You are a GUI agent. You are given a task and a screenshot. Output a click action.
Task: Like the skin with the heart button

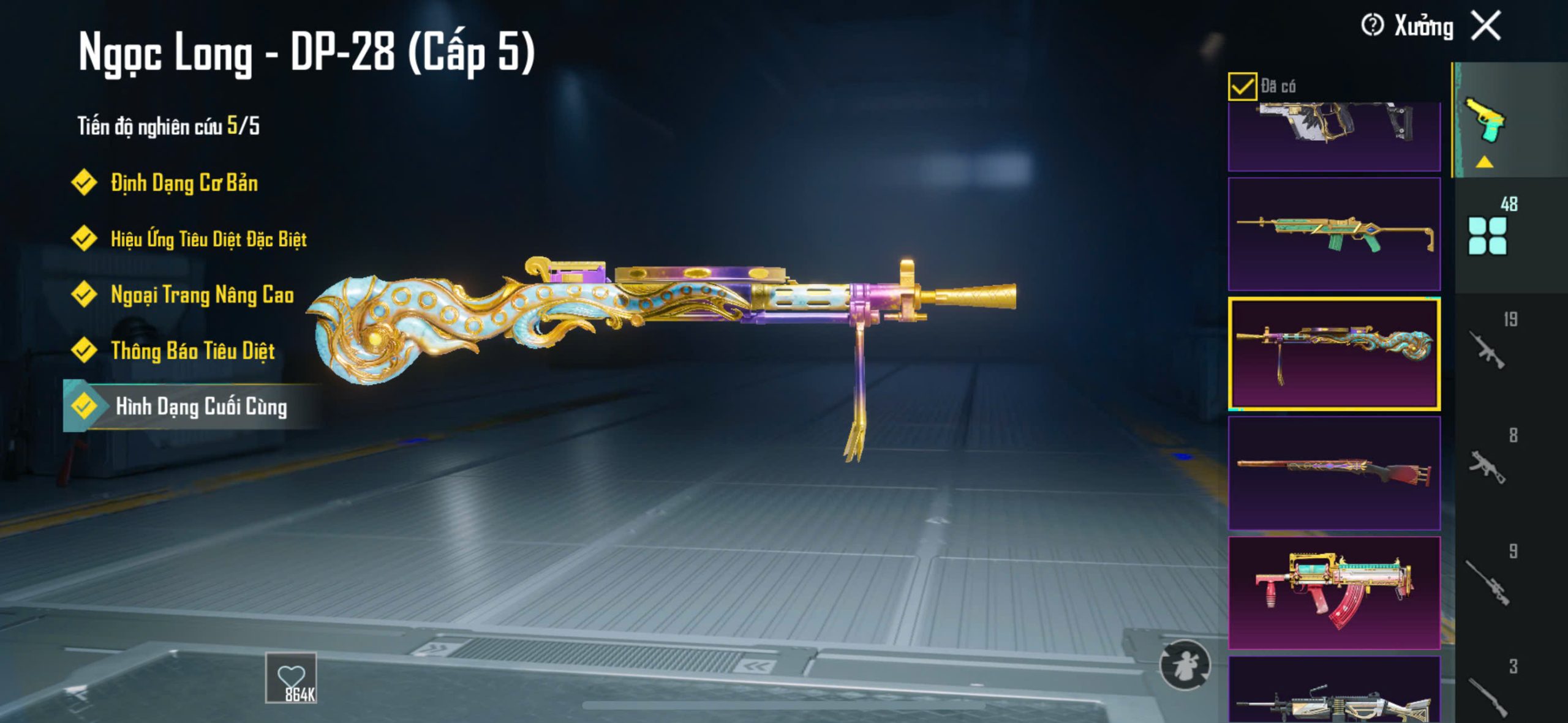click(291, 678)
